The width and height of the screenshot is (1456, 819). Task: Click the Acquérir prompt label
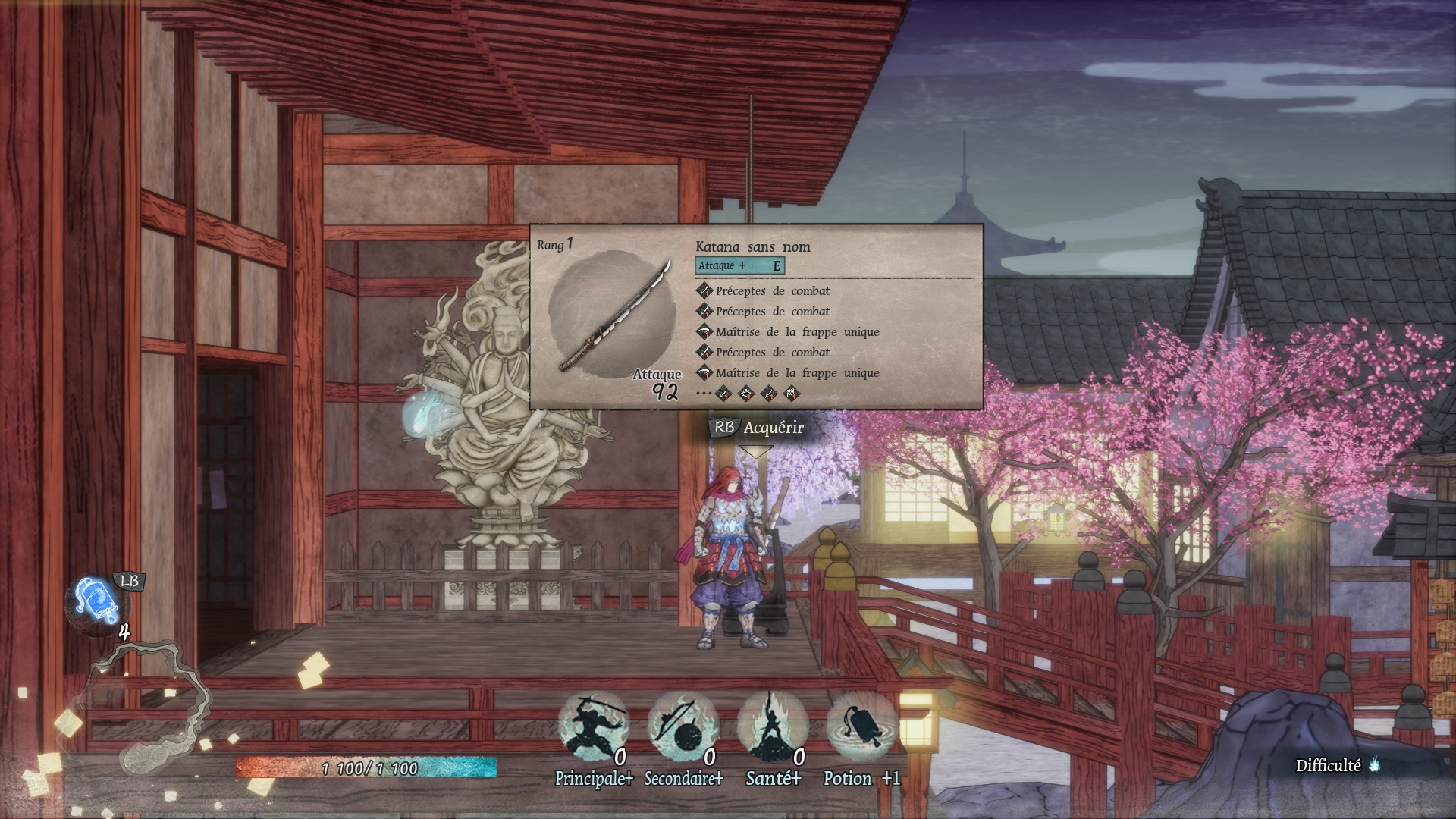click(x=773, y=428)
